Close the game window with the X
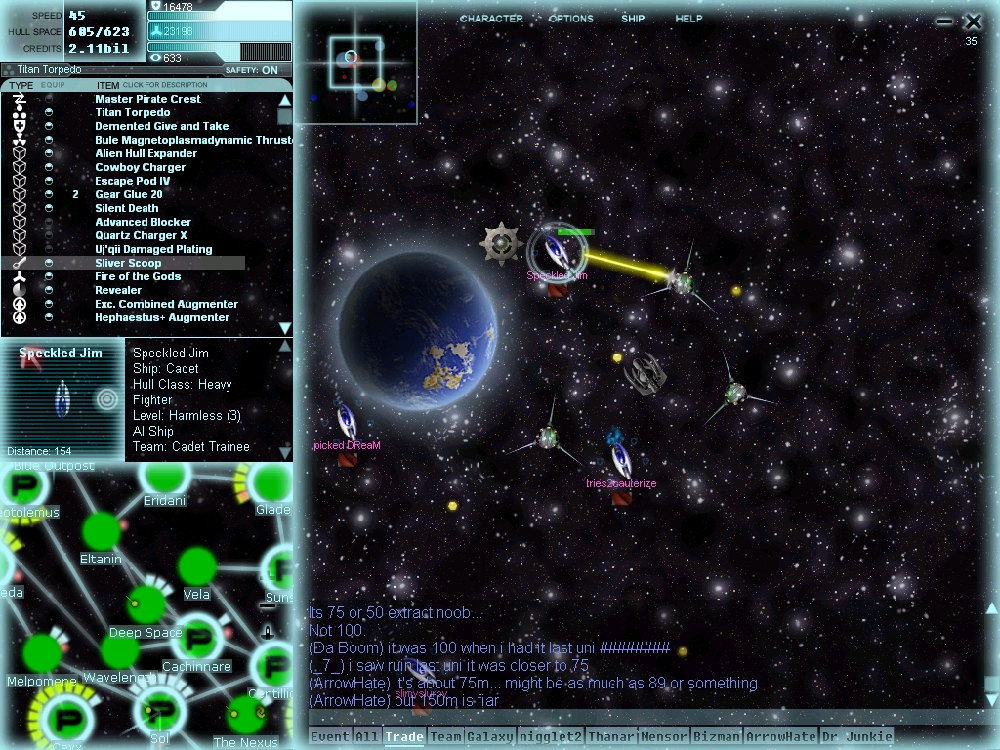This screenshot has height=750, width=1000. (973, 21)
